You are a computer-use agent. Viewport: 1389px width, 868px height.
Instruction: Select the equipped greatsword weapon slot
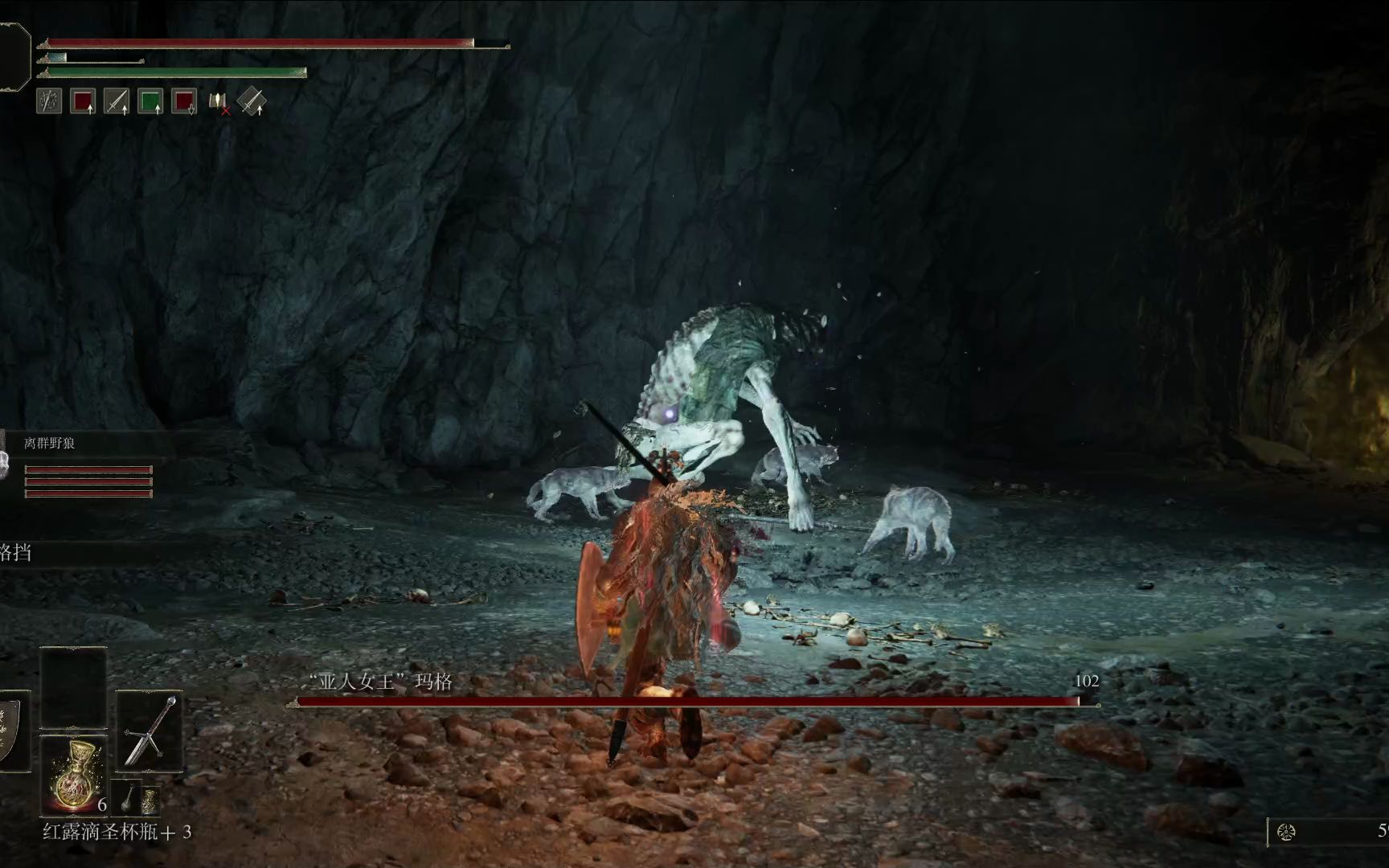[x=150, y=731]
